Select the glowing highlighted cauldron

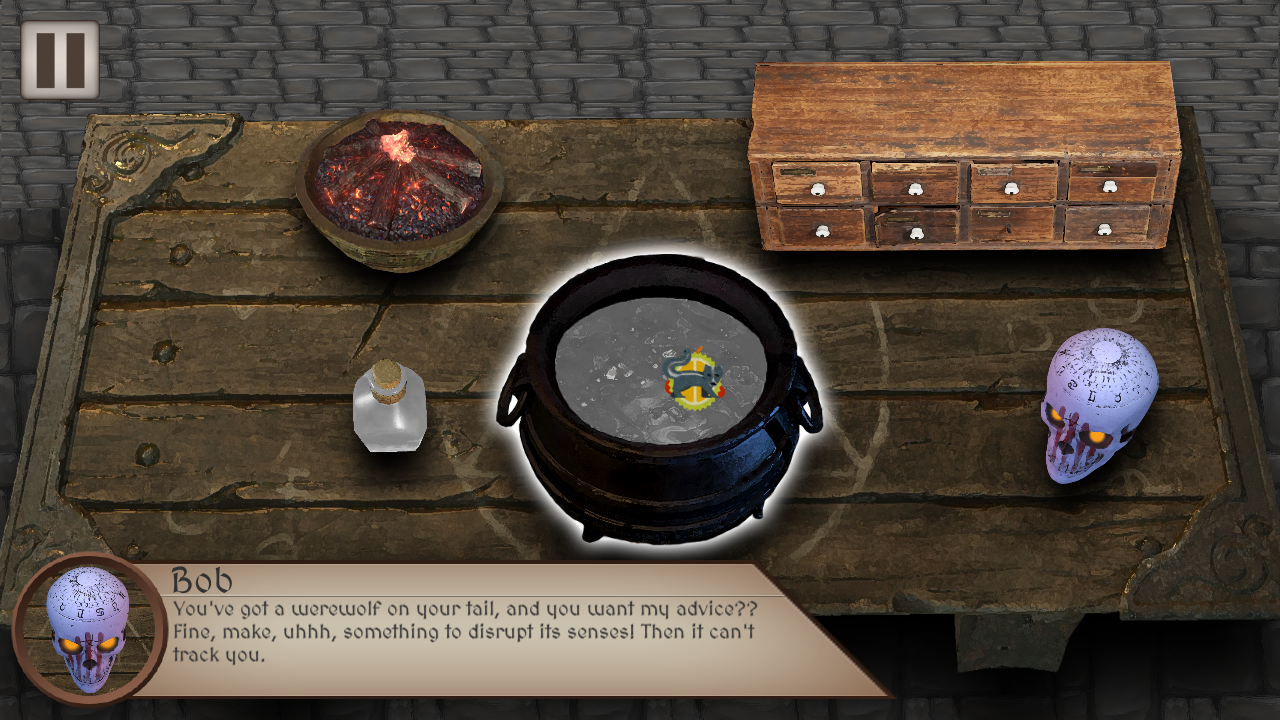[659, 400]
